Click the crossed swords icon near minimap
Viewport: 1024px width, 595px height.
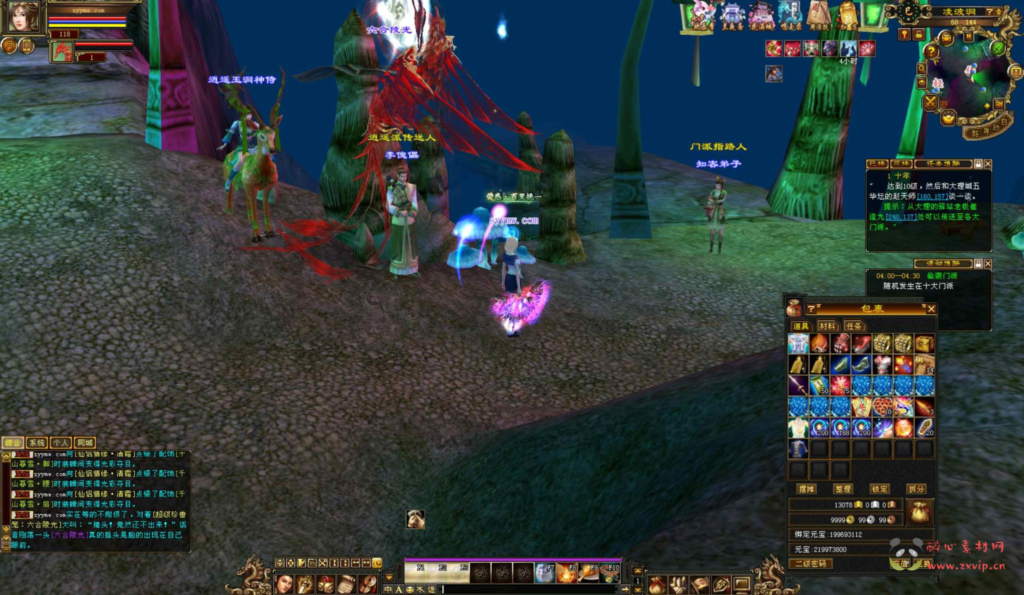930,102
